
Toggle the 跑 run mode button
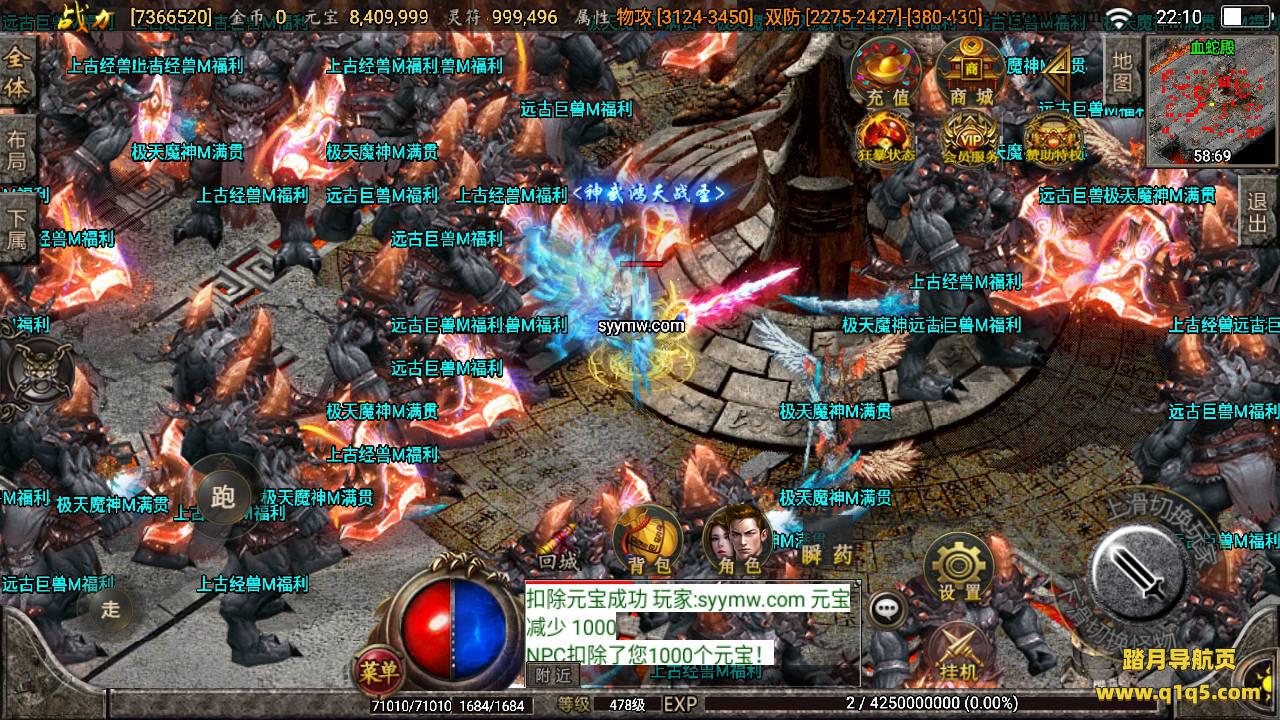pos(224,497)
